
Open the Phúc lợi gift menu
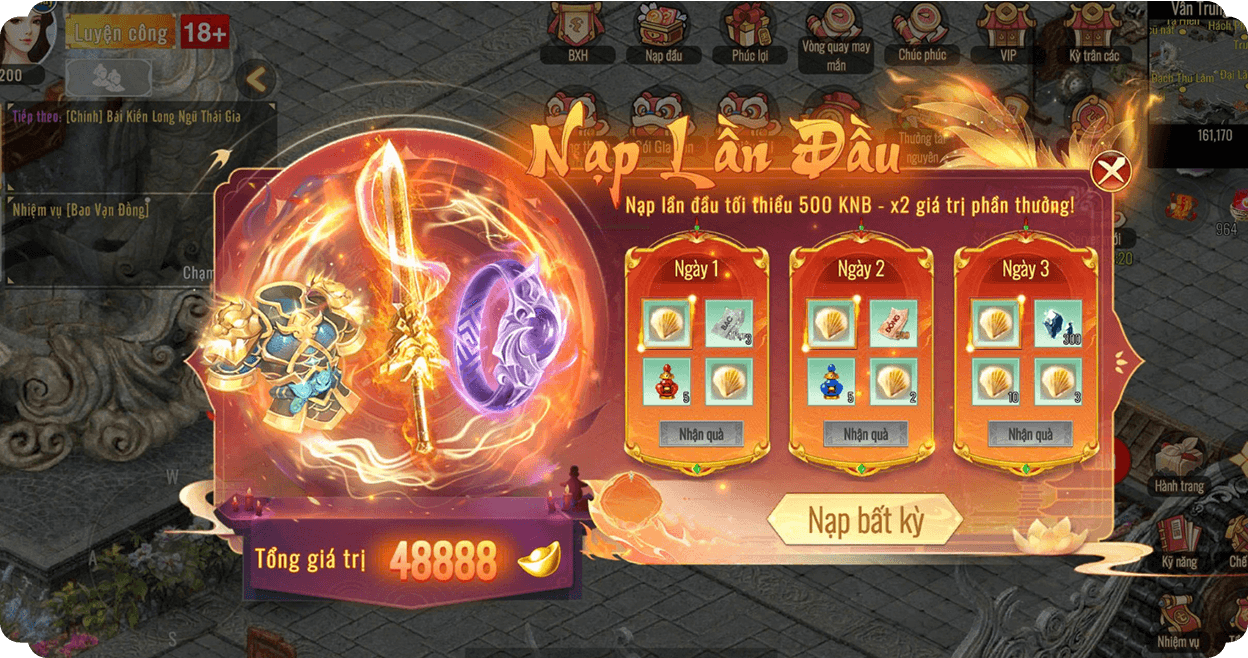coord(749,33)
